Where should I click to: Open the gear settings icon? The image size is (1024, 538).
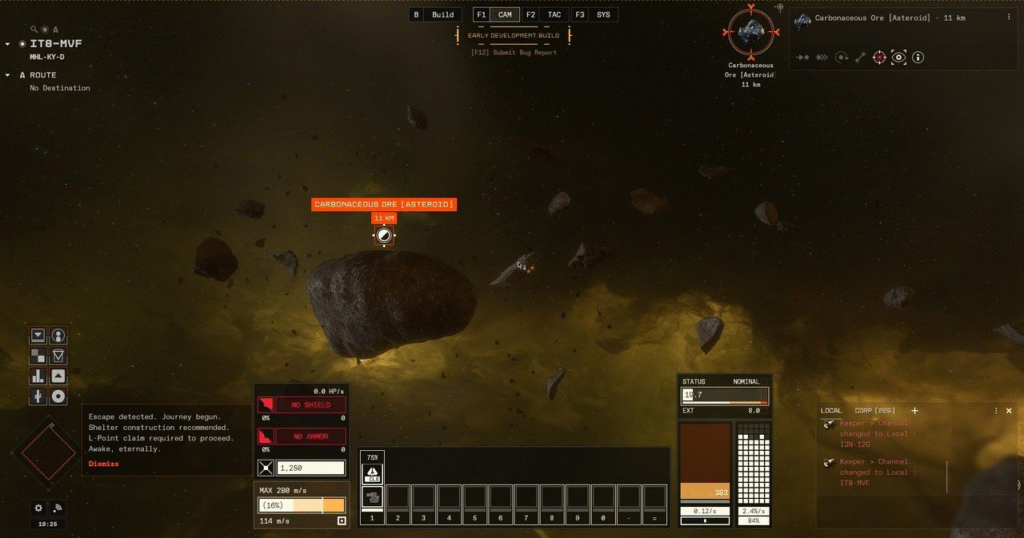(x=39, y=507)
